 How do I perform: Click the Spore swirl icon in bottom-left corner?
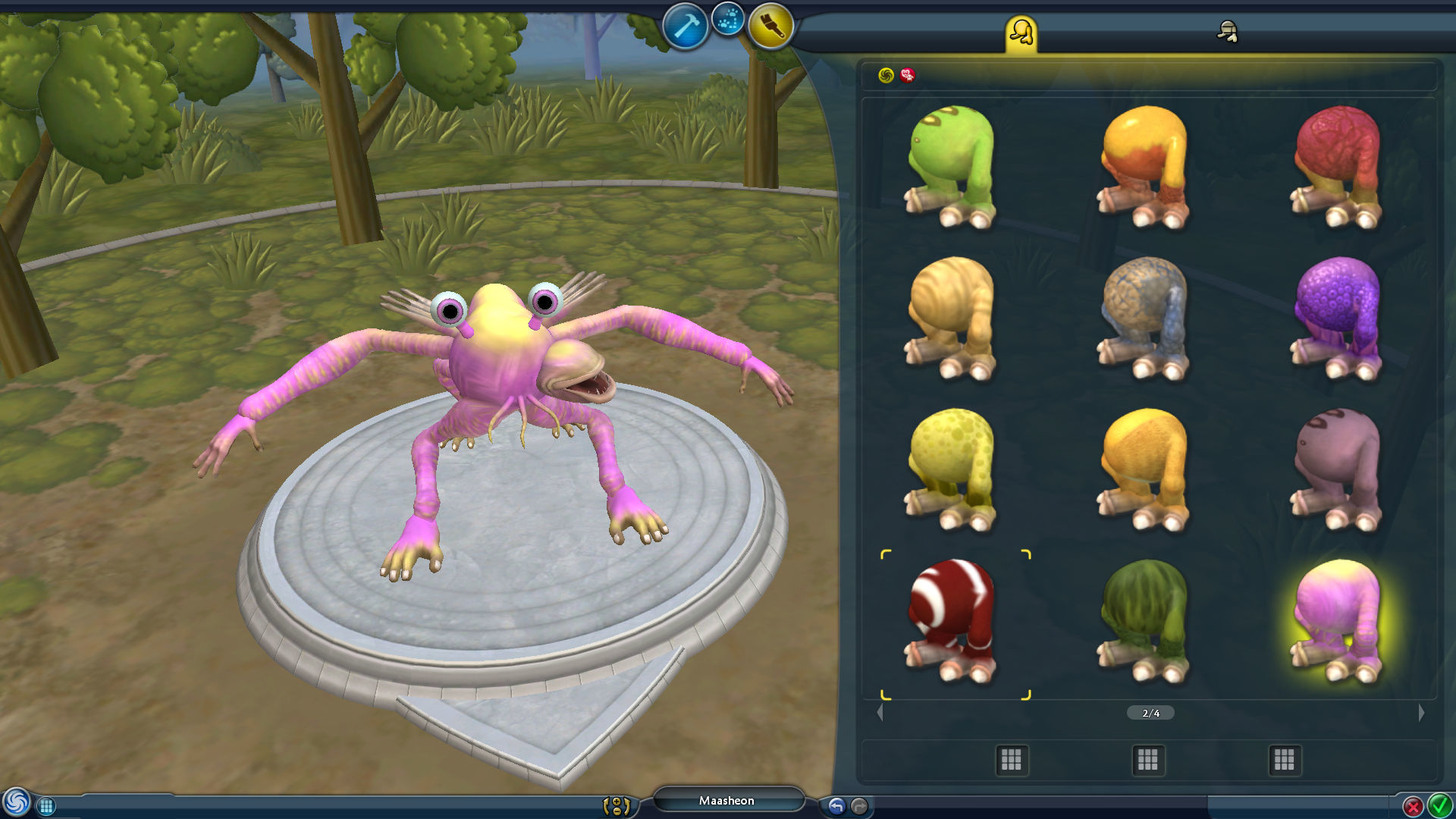[x=15, y=802]
